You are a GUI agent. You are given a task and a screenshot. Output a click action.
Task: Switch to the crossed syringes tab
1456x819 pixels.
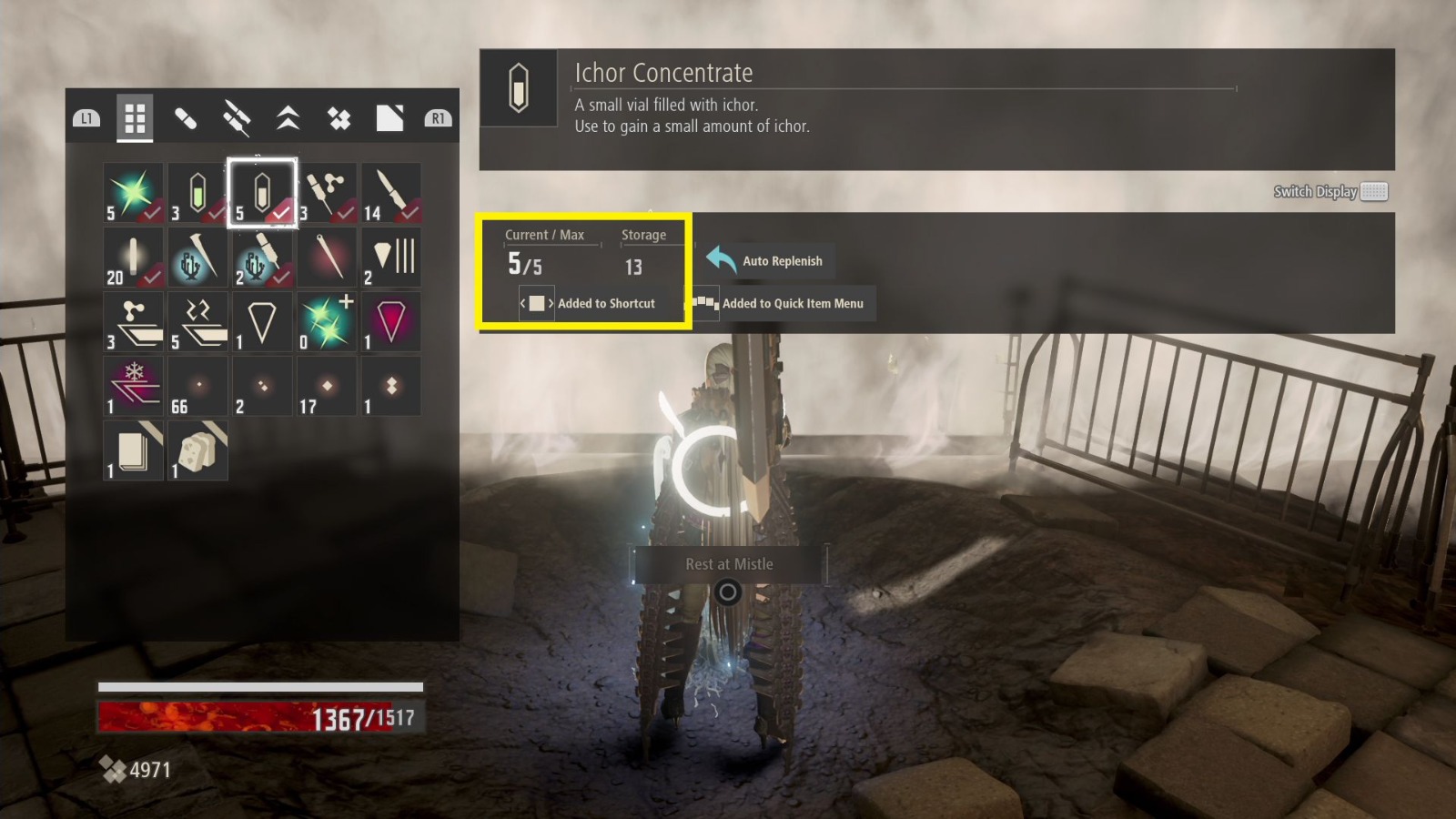tap(237, 118)
